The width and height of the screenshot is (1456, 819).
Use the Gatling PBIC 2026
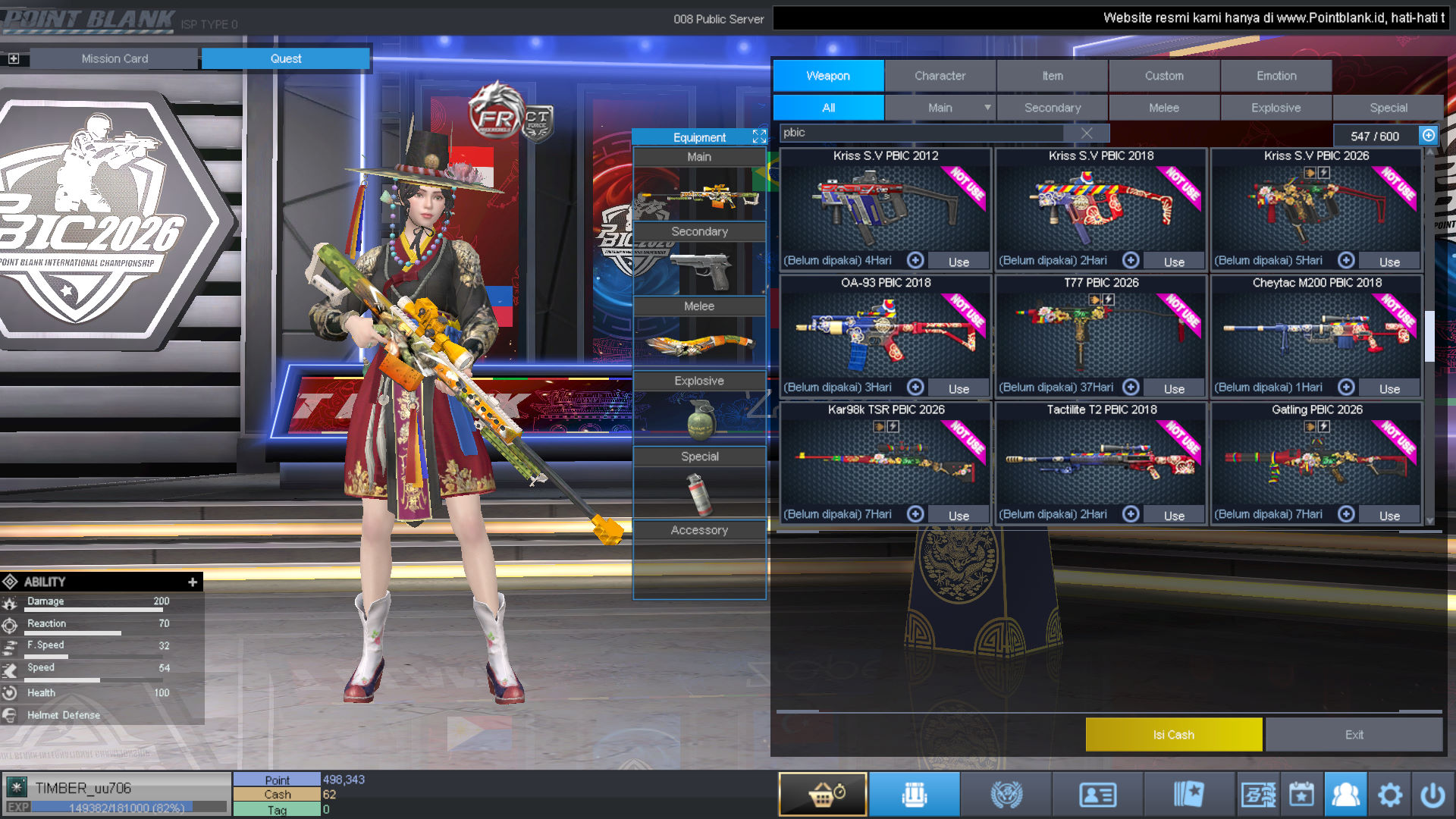click(1389, 516)
